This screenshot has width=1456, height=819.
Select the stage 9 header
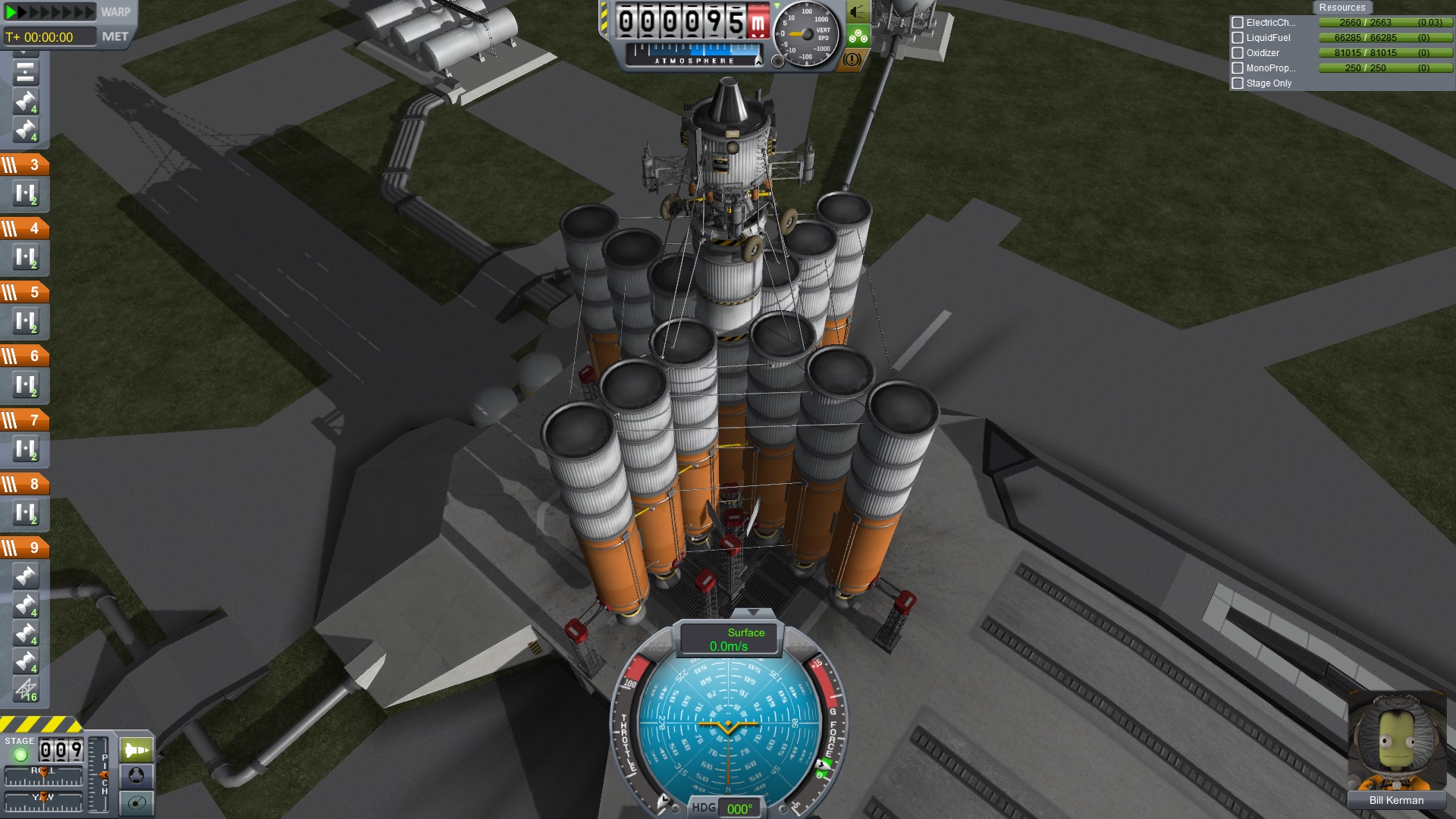(x=25, y=548)
